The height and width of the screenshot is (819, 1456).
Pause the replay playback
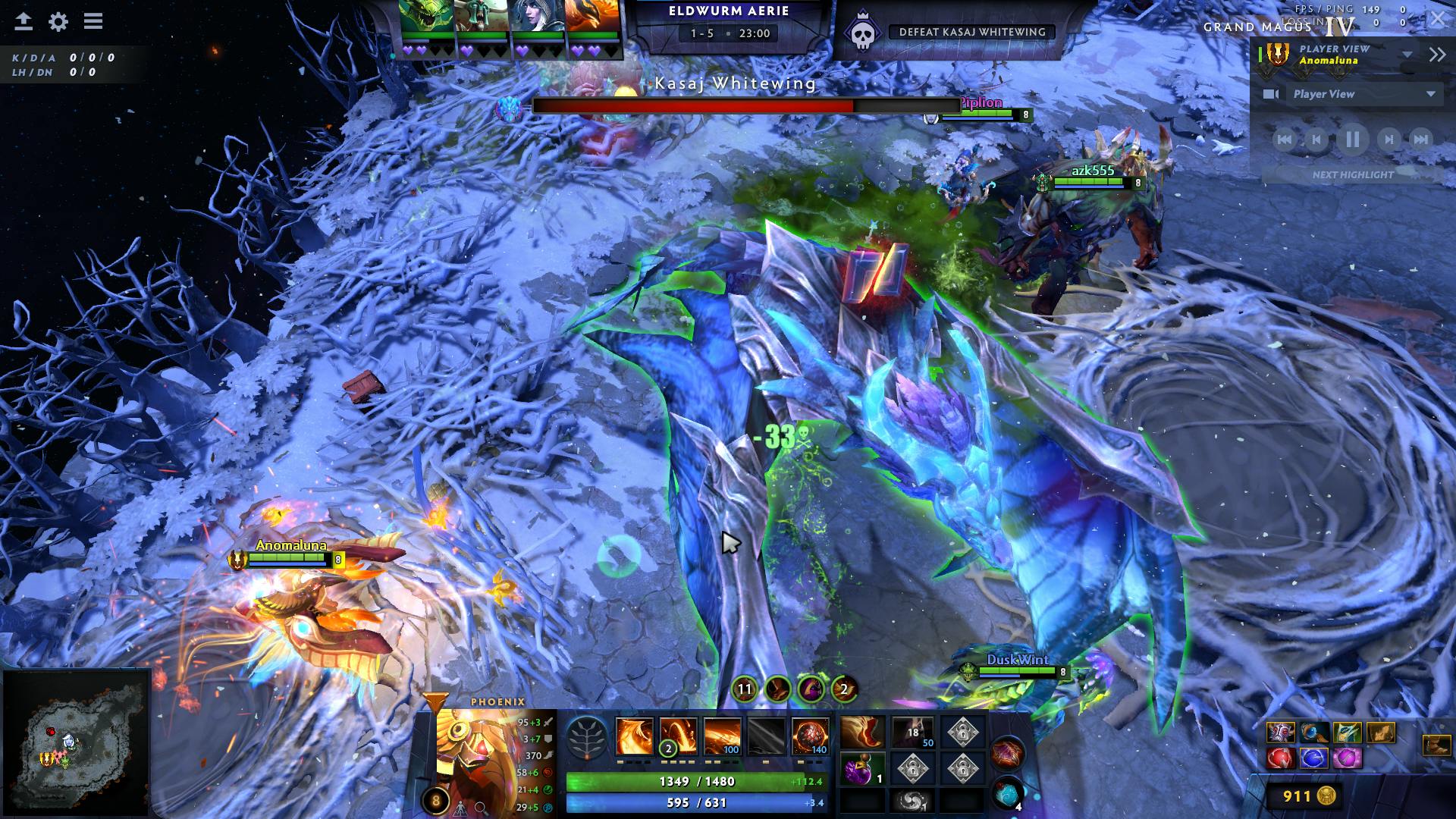(1352, 140)
